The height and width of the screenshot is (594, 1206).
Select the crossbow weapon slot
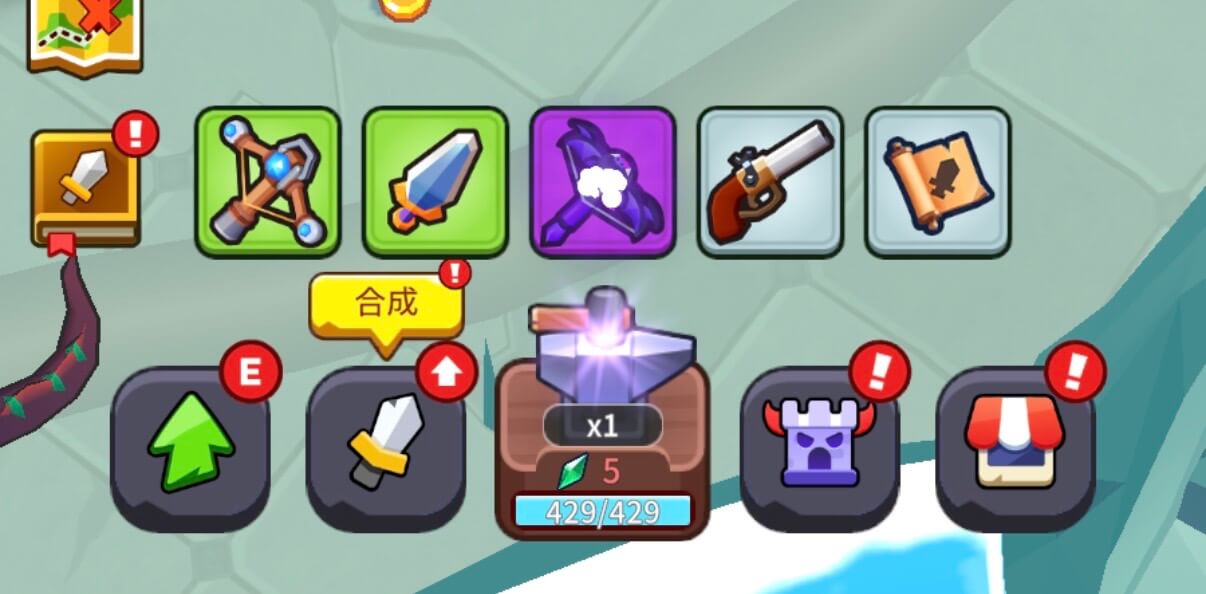[x=268, y=182]
